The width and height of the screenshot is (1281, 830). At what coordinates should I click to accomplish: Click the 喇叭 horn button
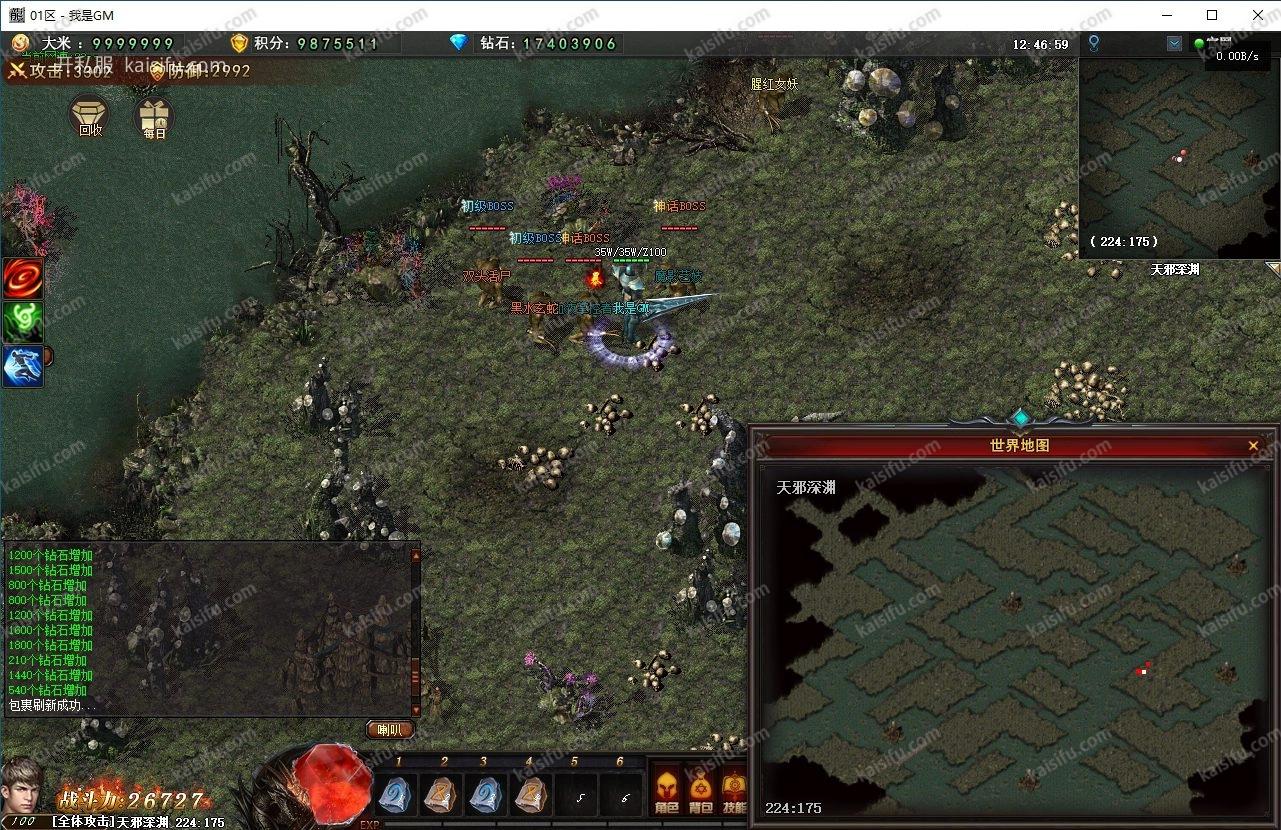[x=390, y=730]
